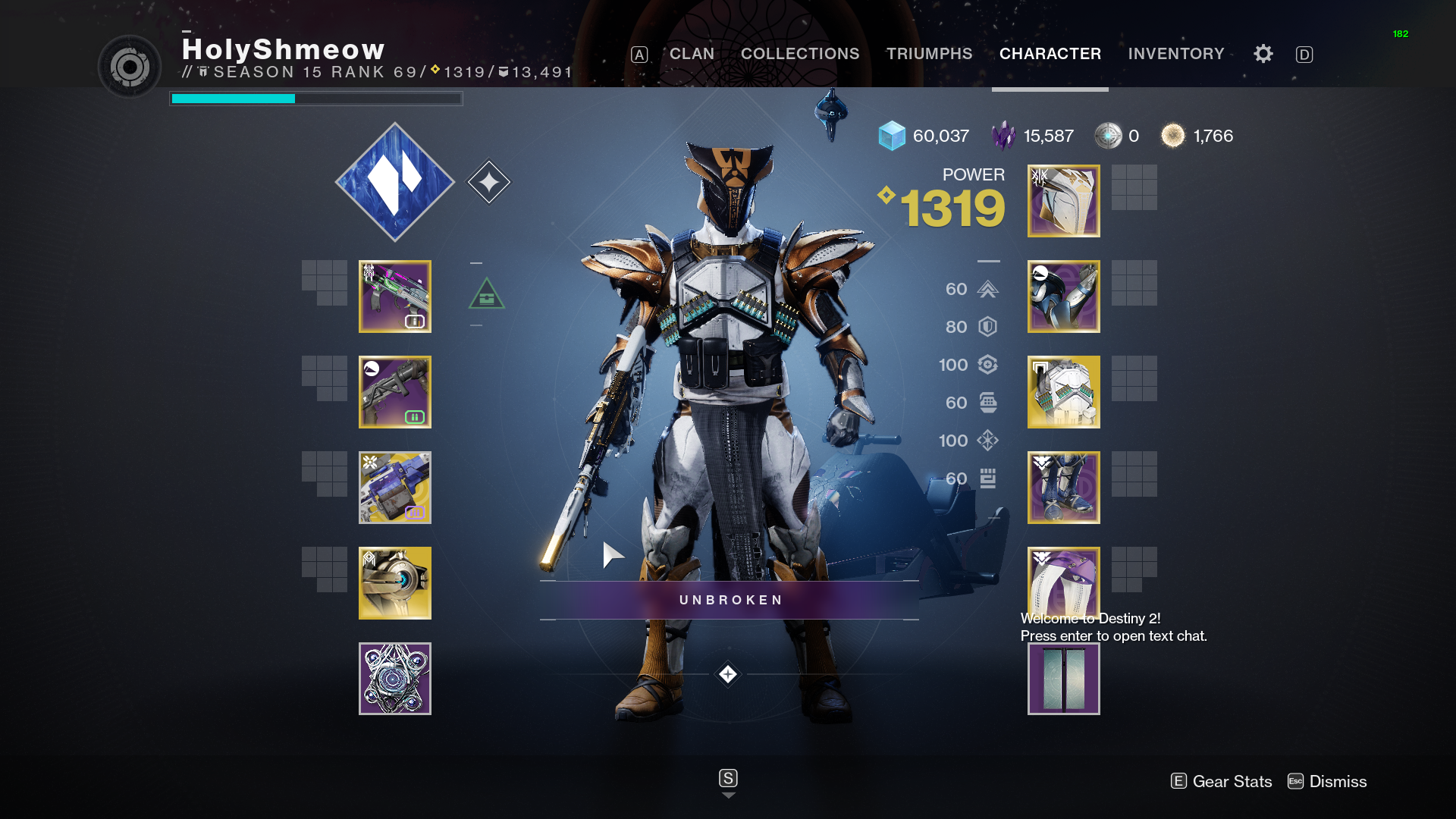Switch to the Inventory tab
The image size is (1456, 819).
[x=1176, y=54]
